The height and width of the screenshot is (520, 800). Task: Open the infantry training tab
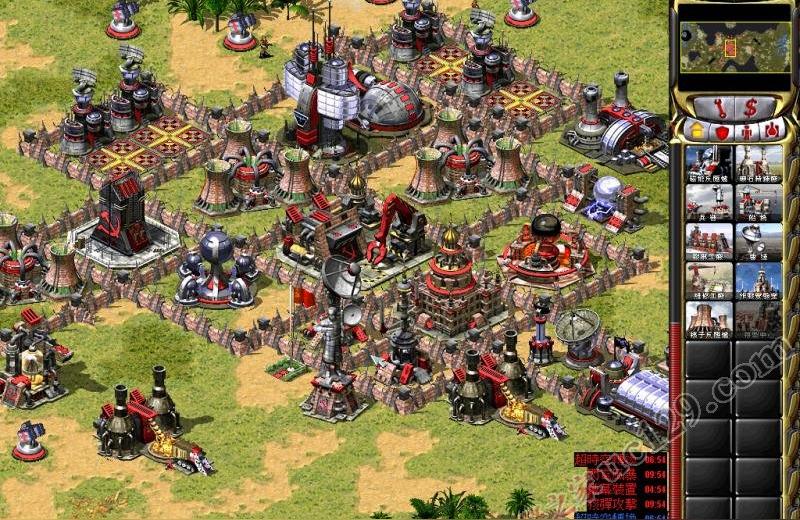[x=747, y=131]
